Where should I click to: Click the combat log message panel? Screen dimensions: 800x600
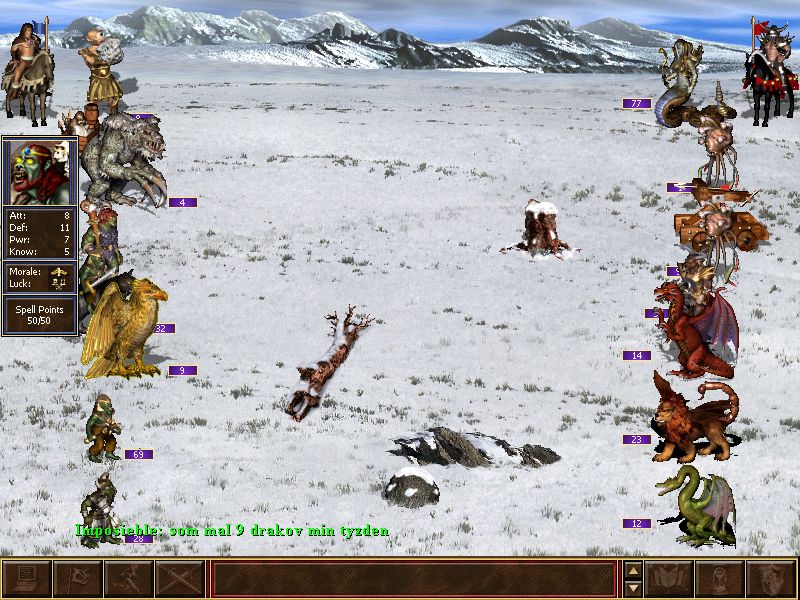coord(414,579)
